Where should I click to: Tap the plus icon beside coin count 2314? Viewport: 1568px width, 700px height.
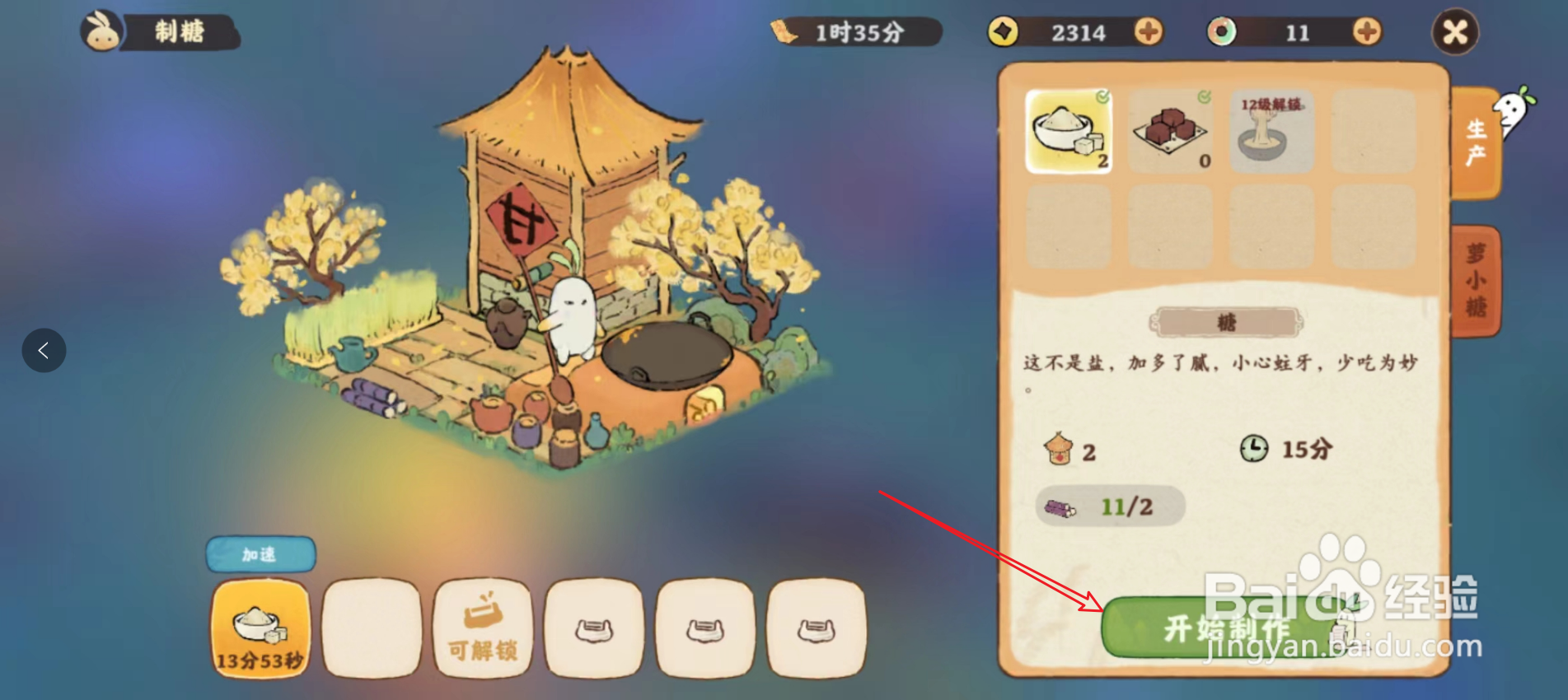click(1149, 33)
